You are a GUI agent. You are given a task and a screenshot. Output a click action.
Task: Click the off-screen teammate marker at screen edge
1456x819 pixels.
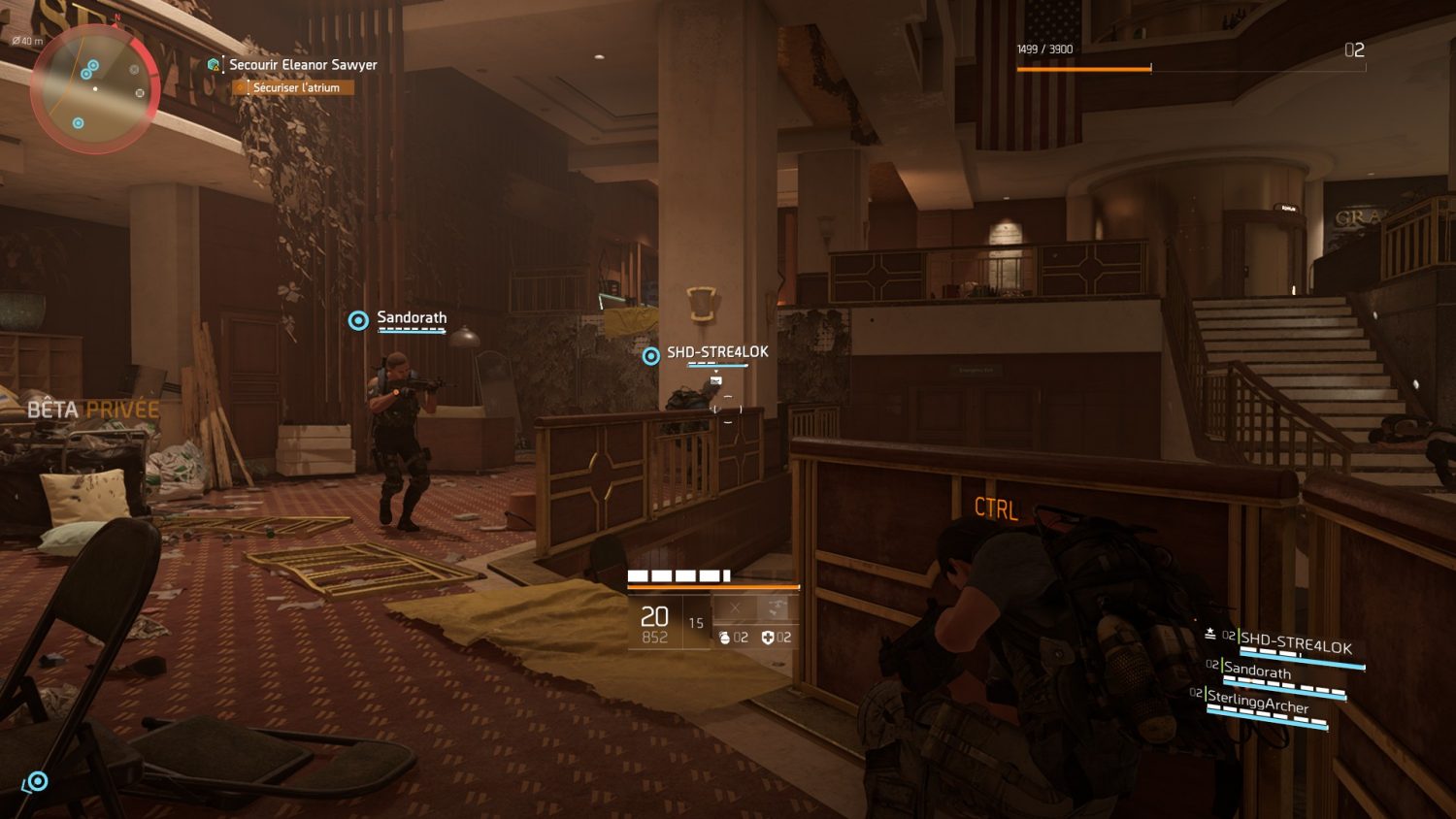pos(37,781)
